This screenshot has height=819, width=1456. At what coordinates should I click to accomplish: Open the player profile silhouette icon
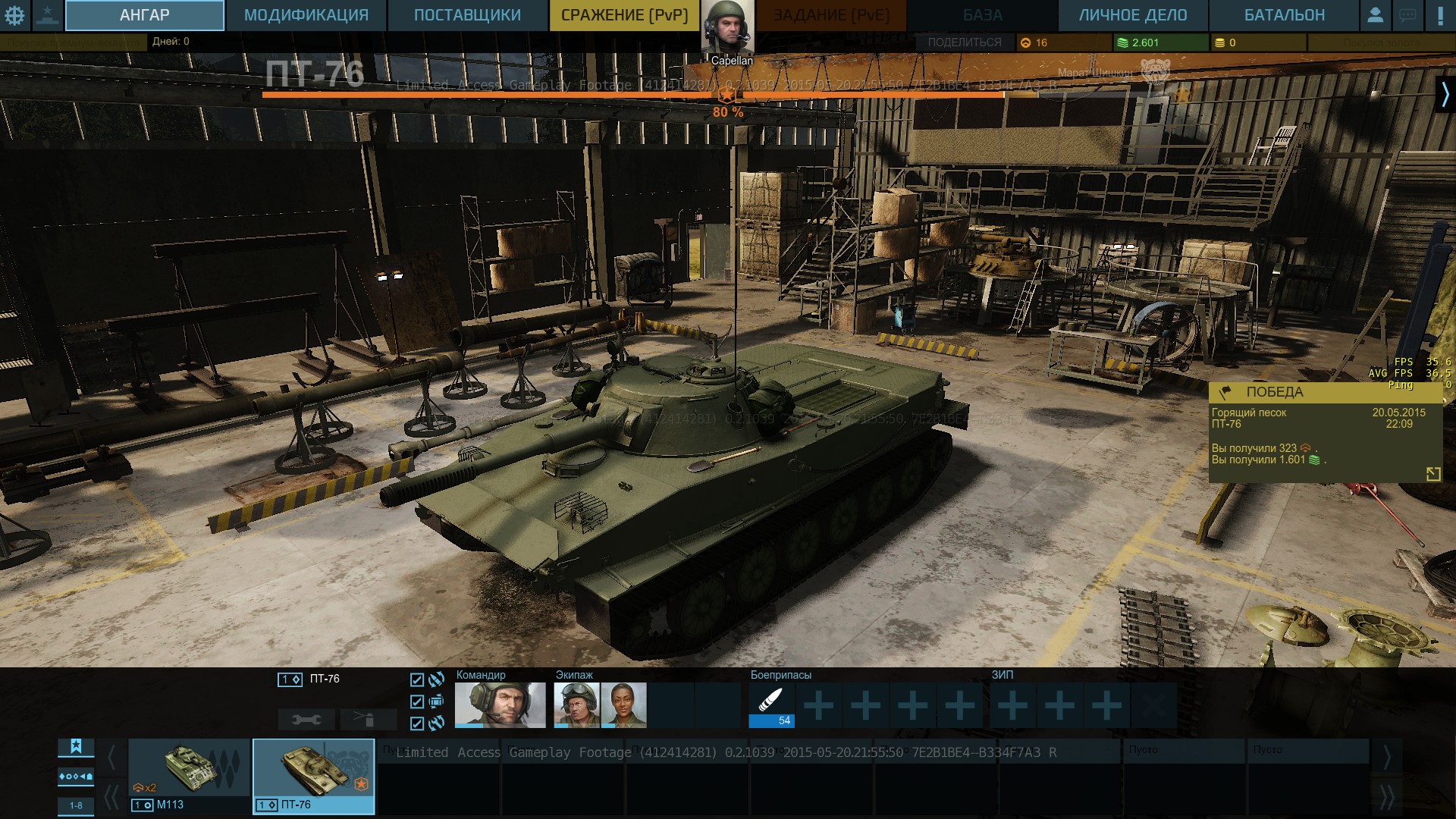(1375, 15)
